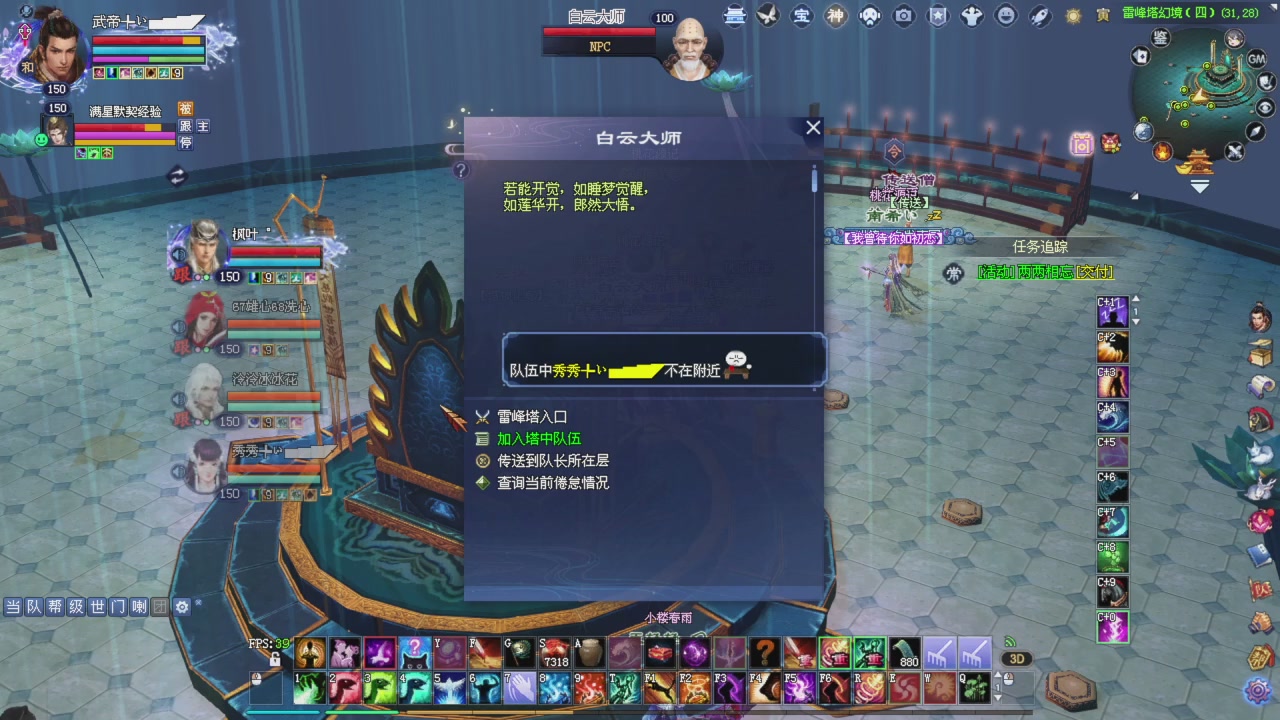Use the sword skill bound to F1

click(660, 690)
